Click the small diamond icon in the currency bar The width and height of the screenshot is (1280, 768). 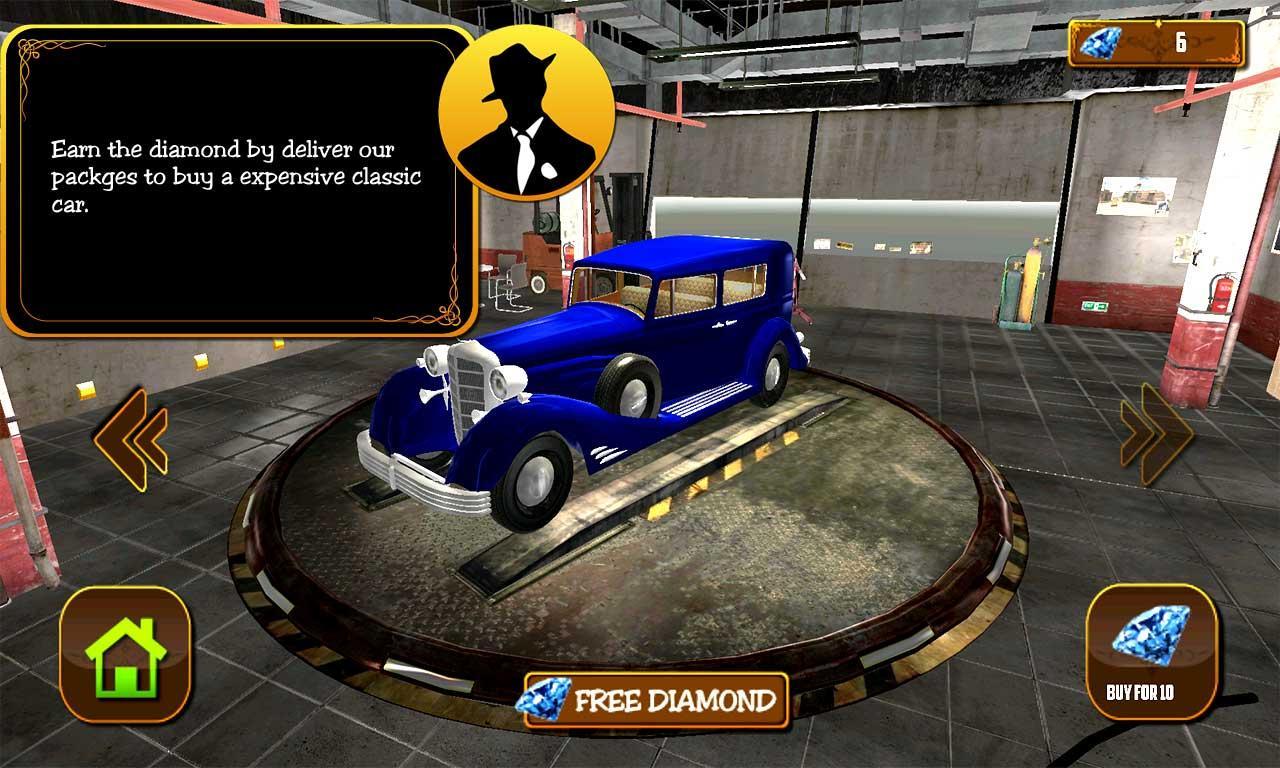coord(1102,43)
